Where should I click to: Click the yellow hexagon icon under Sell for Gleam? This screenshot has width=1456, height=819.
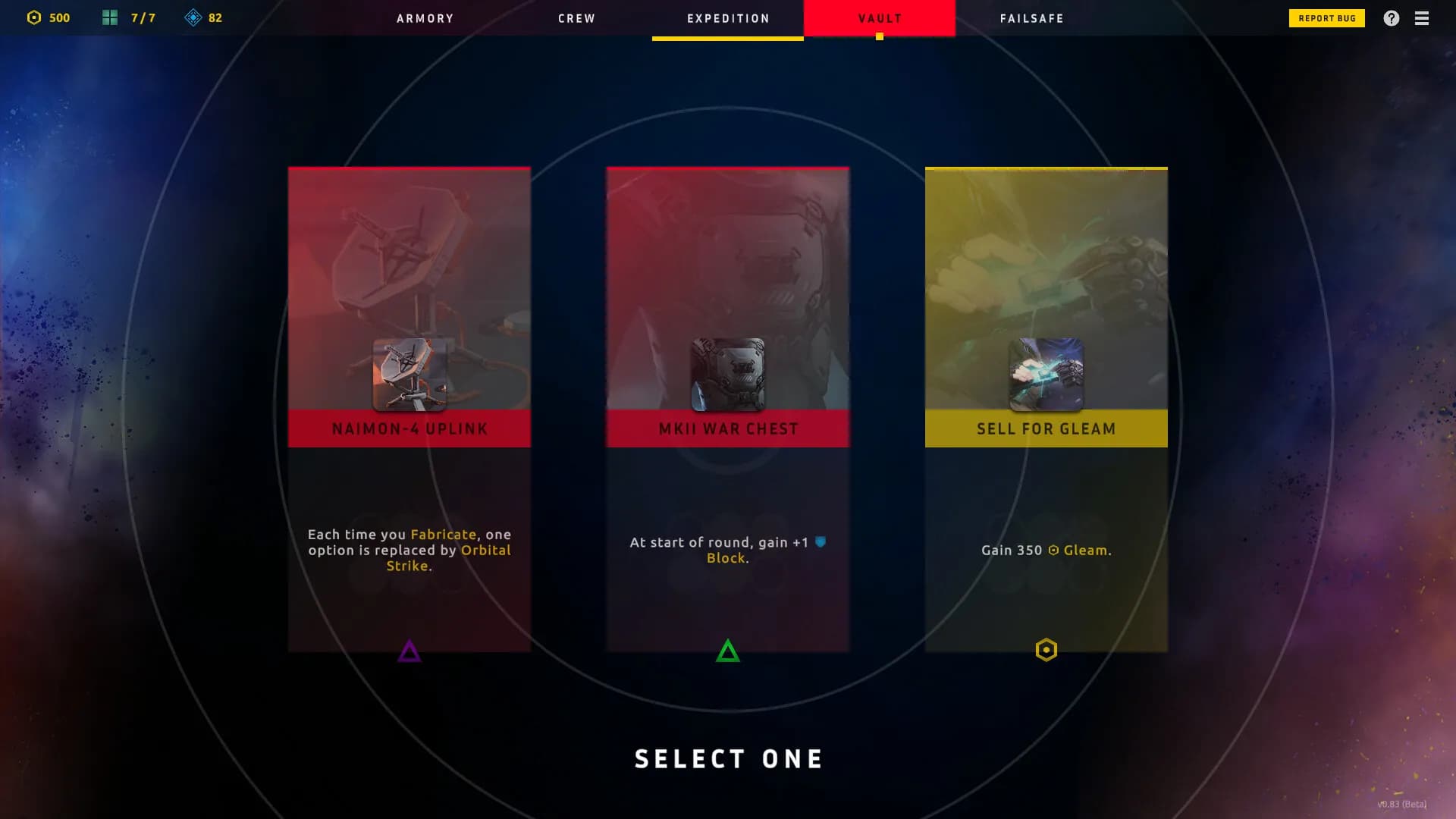pyautogui.click(x=1046, y=650)
